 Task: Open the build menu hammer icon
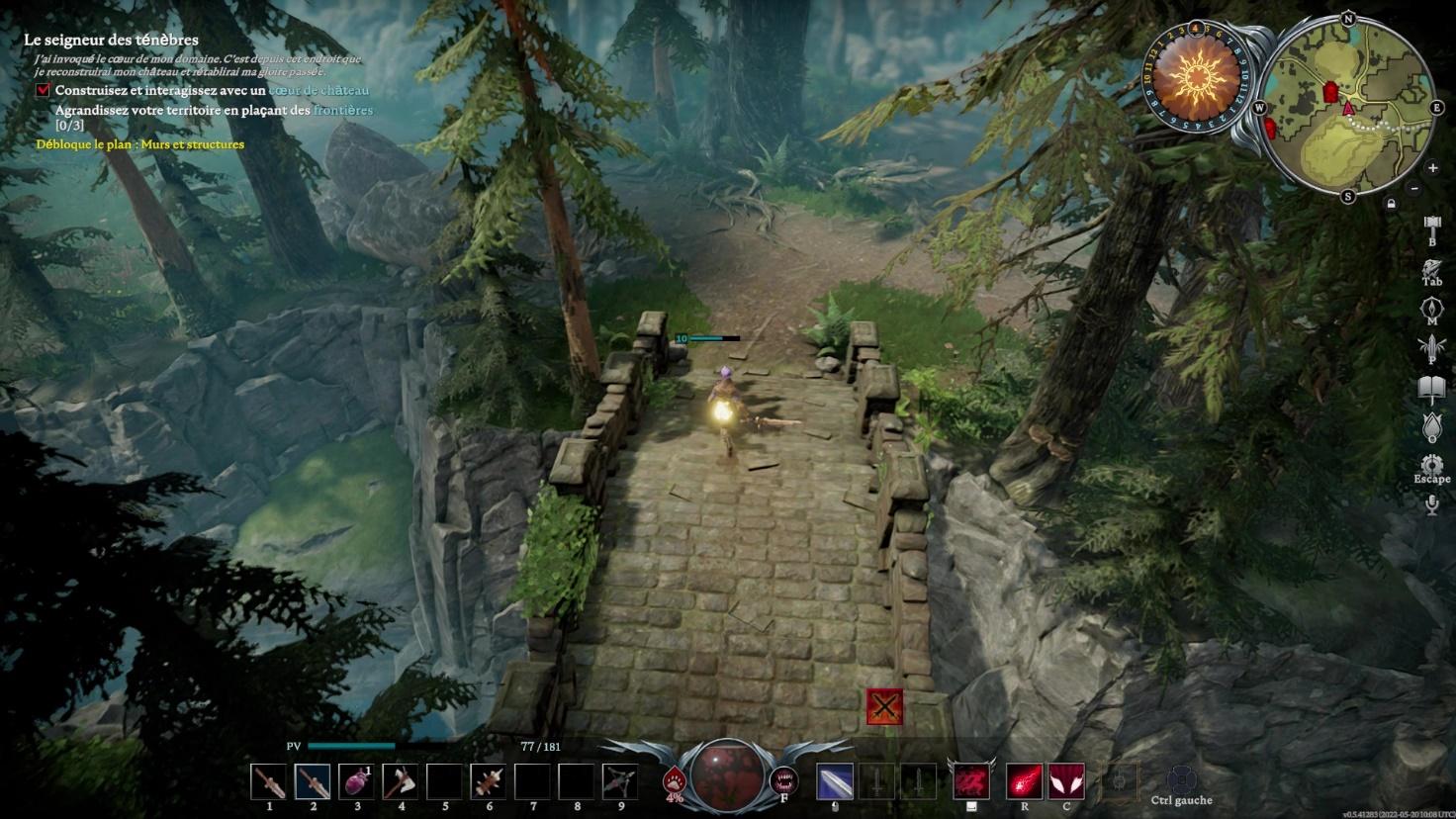[1431, 227]
